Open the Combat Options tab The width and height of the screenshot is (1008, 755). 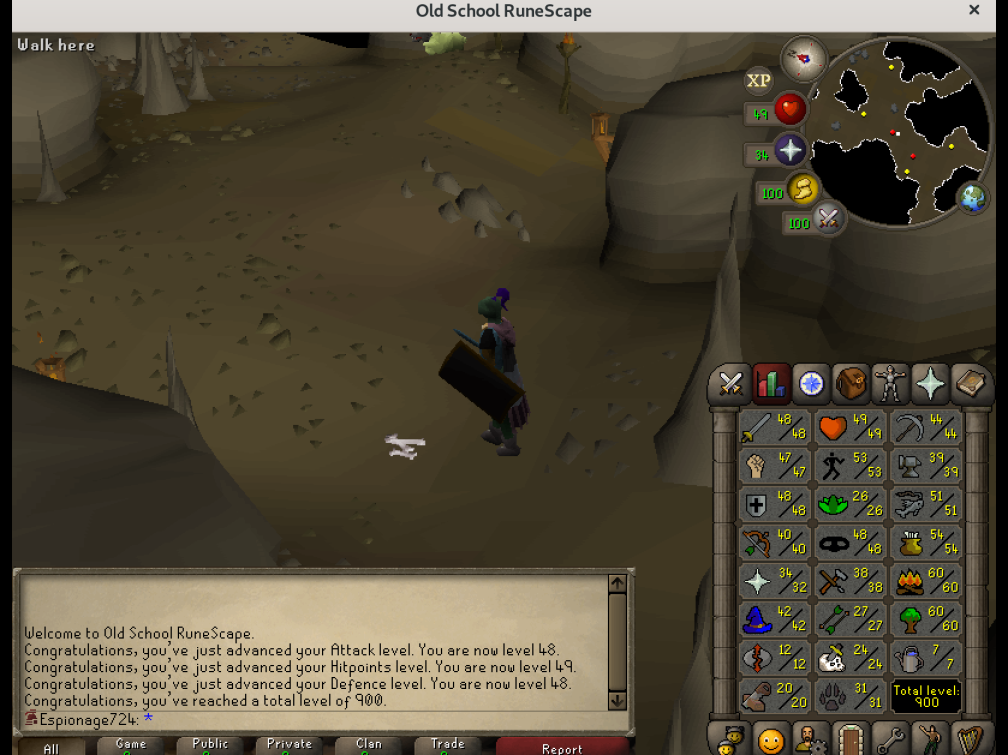click(731, 383)
